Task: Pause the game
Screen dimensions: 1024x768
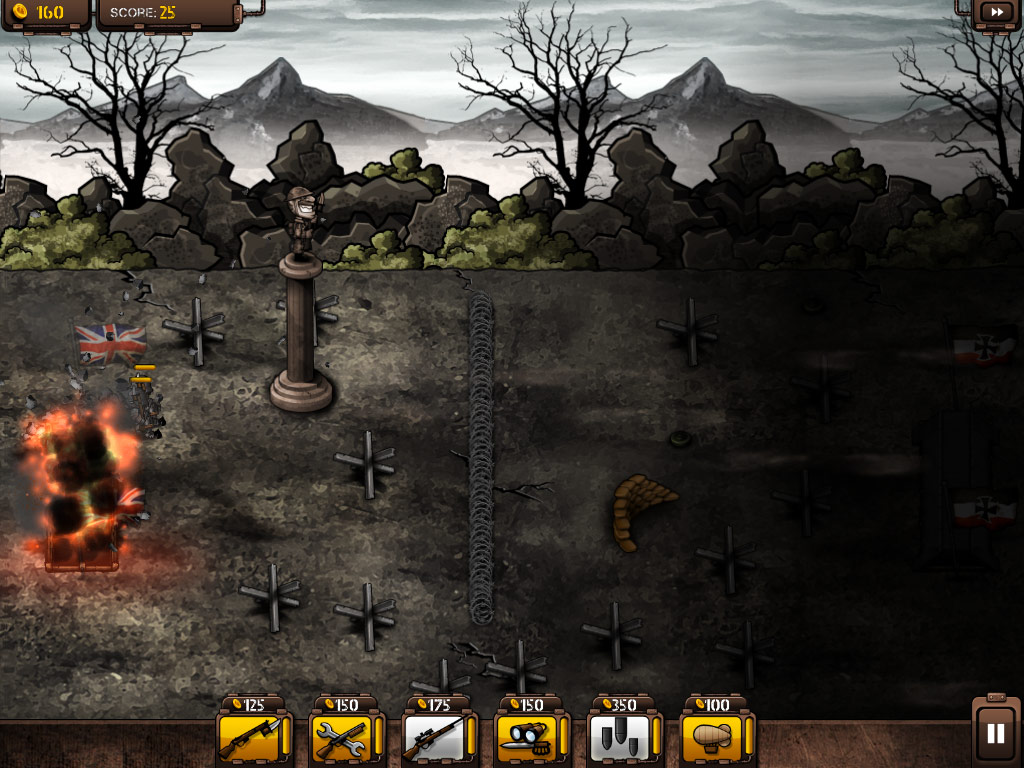Action: click(995, 733)
